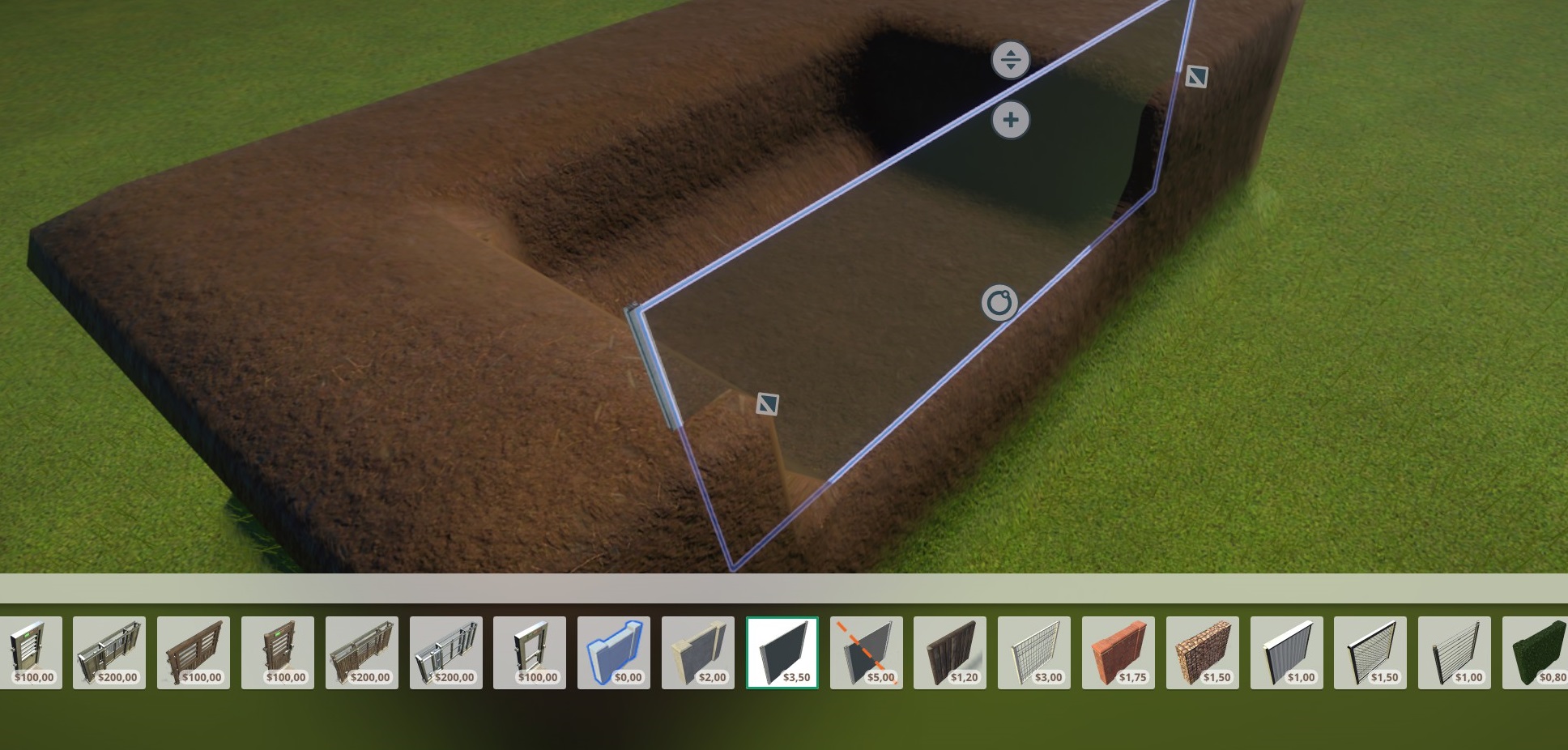Click the plus handle on the barrier
The image size is (1568, 750).
1011,121
